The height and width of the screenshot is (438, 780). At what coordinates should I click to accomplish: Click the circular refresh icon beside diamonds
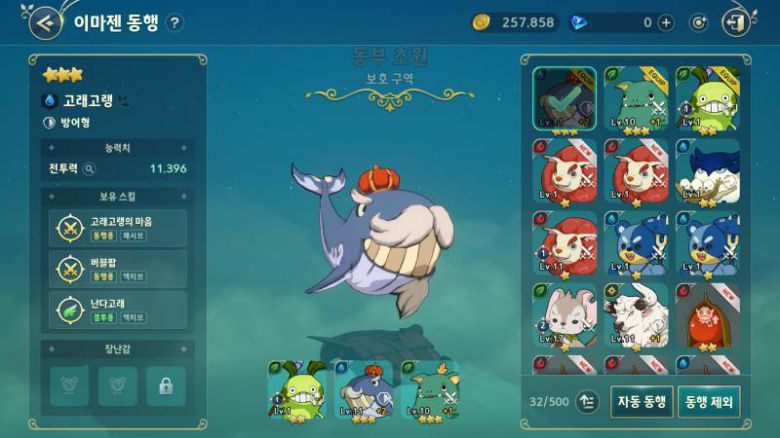pos(699,22)
